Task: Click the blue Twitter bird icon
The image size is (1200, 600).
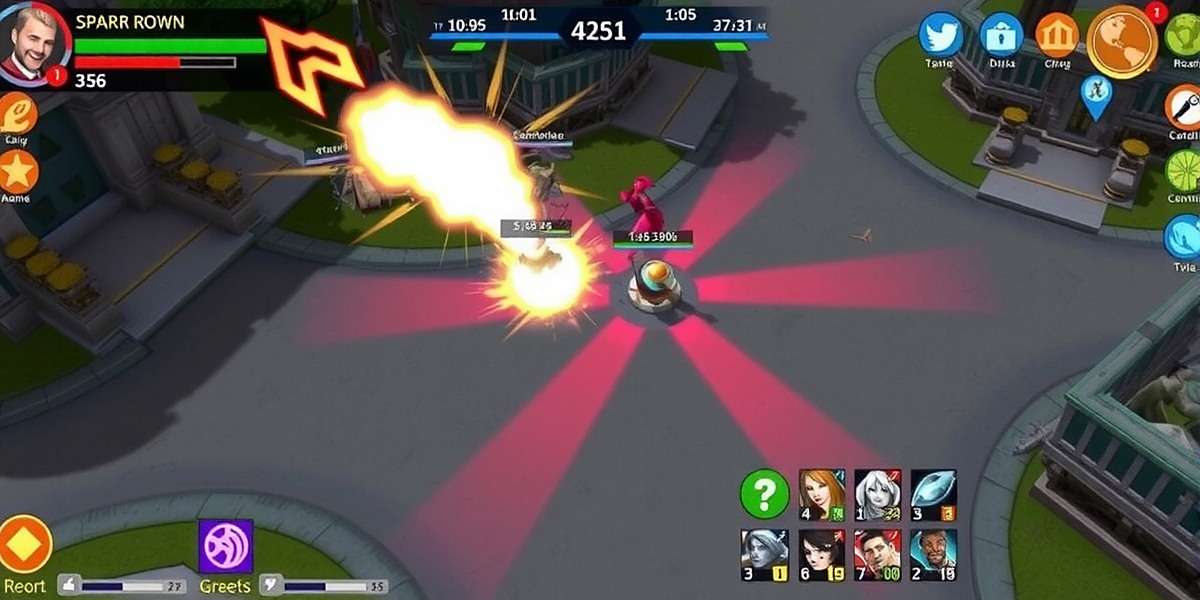Action: tap(941, 36)
